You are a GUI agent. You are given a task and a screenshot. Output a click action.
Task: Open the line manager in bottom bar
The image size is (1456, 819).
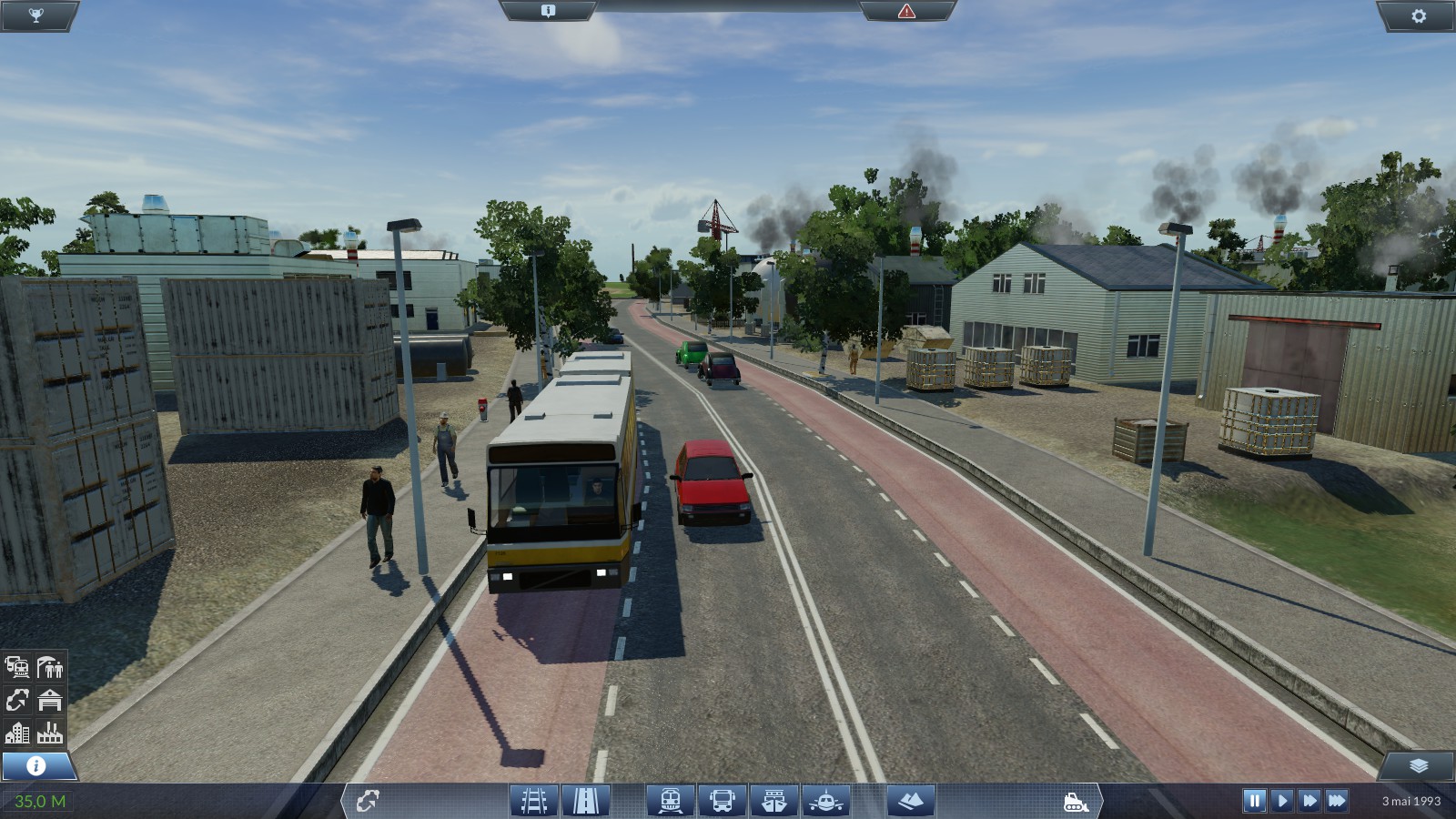pyautogui.click(x=368, y=801)
